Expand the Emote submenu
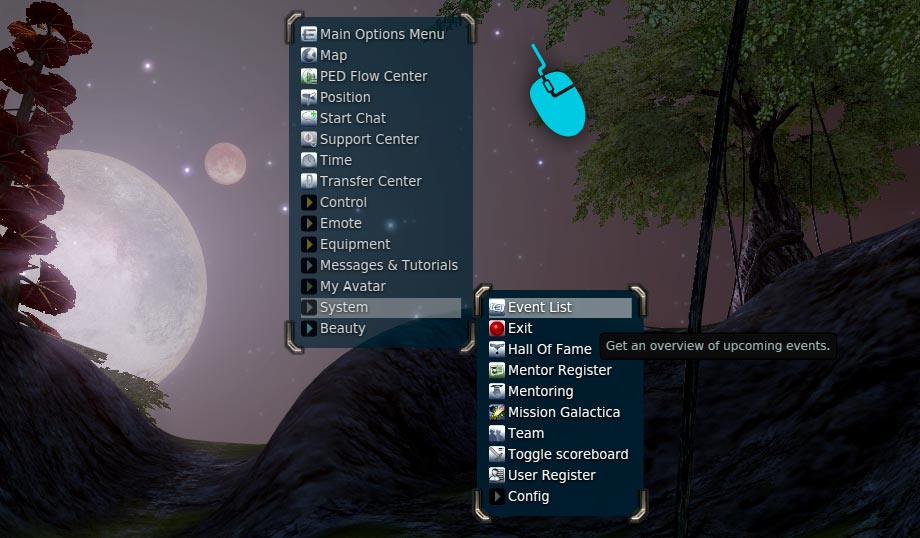Viewport: 920px width, 538px height. click(x=340, y=223)
